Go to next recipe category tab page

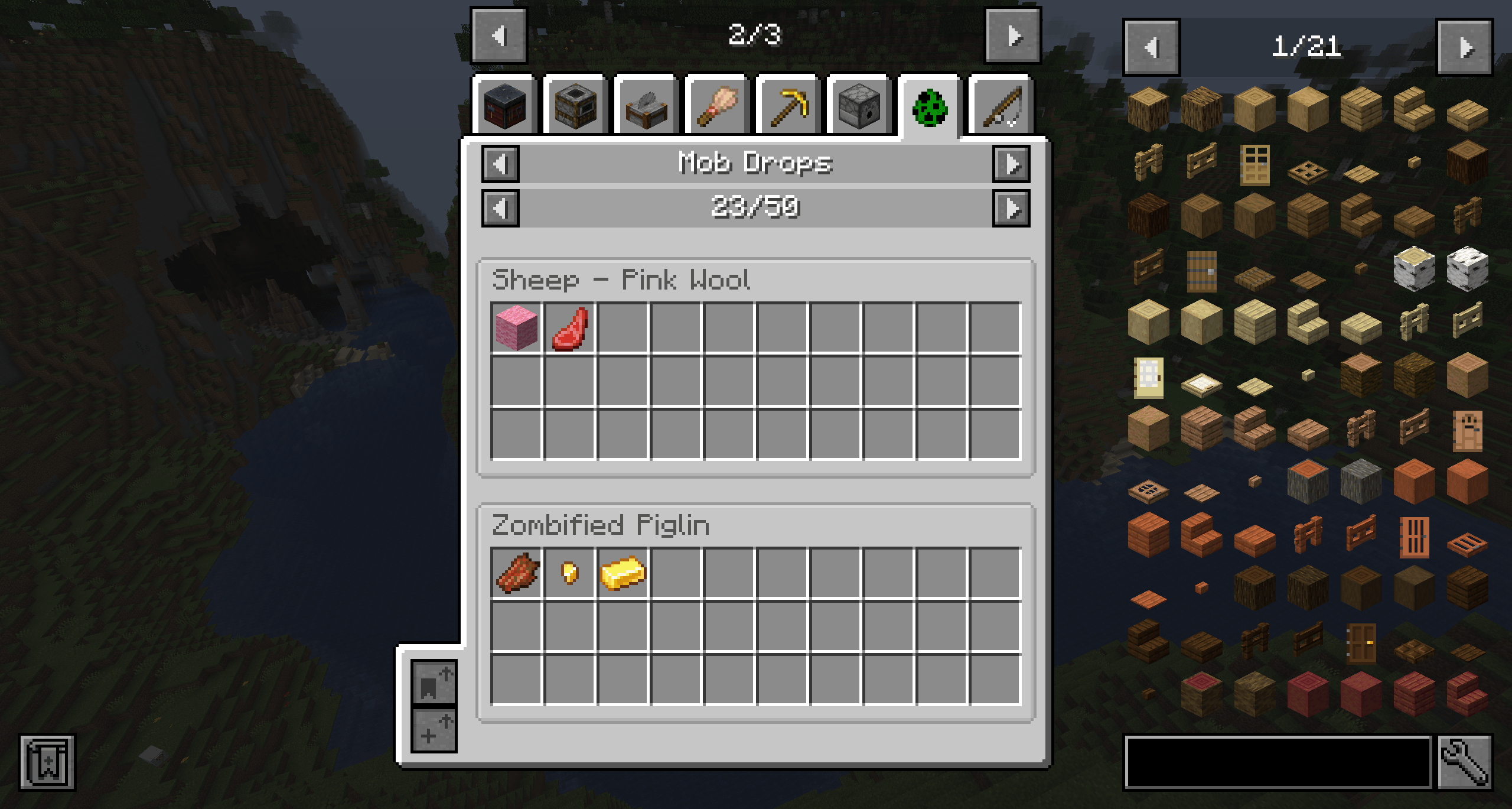coord(1013,36)
